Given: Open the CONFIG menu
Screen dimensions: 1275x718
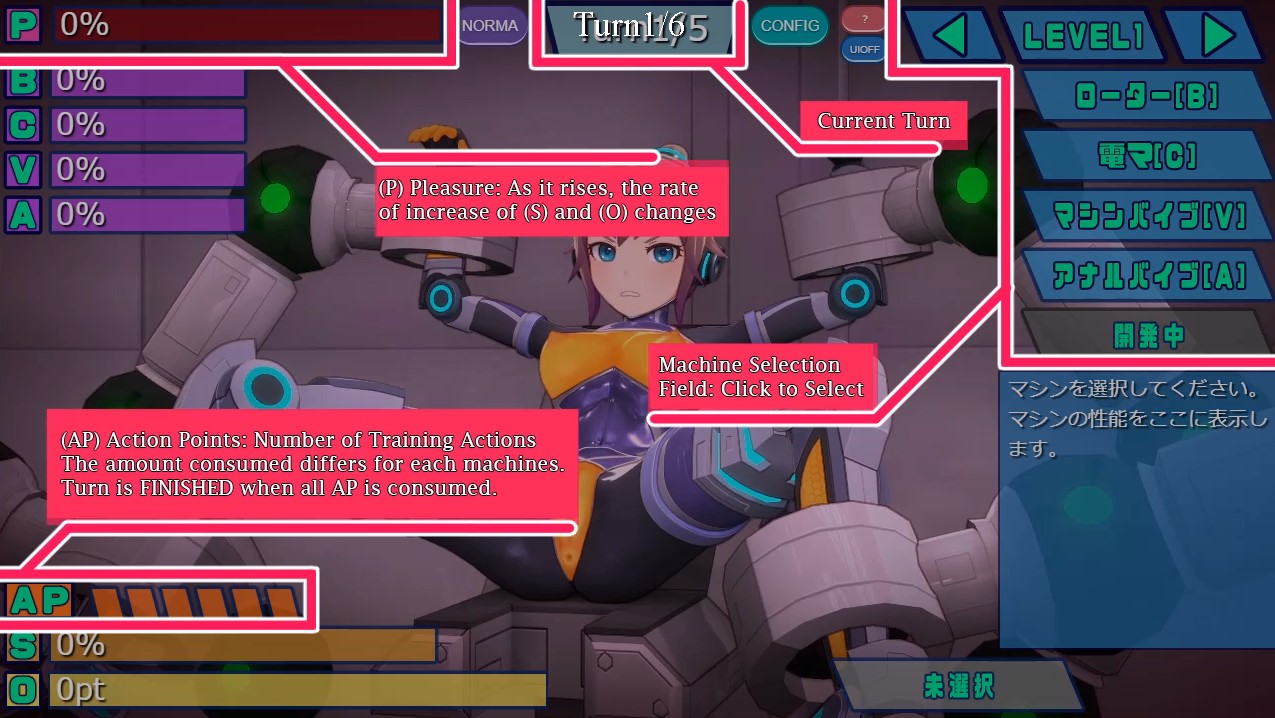Looking at the screenshot, I should 790,25.
